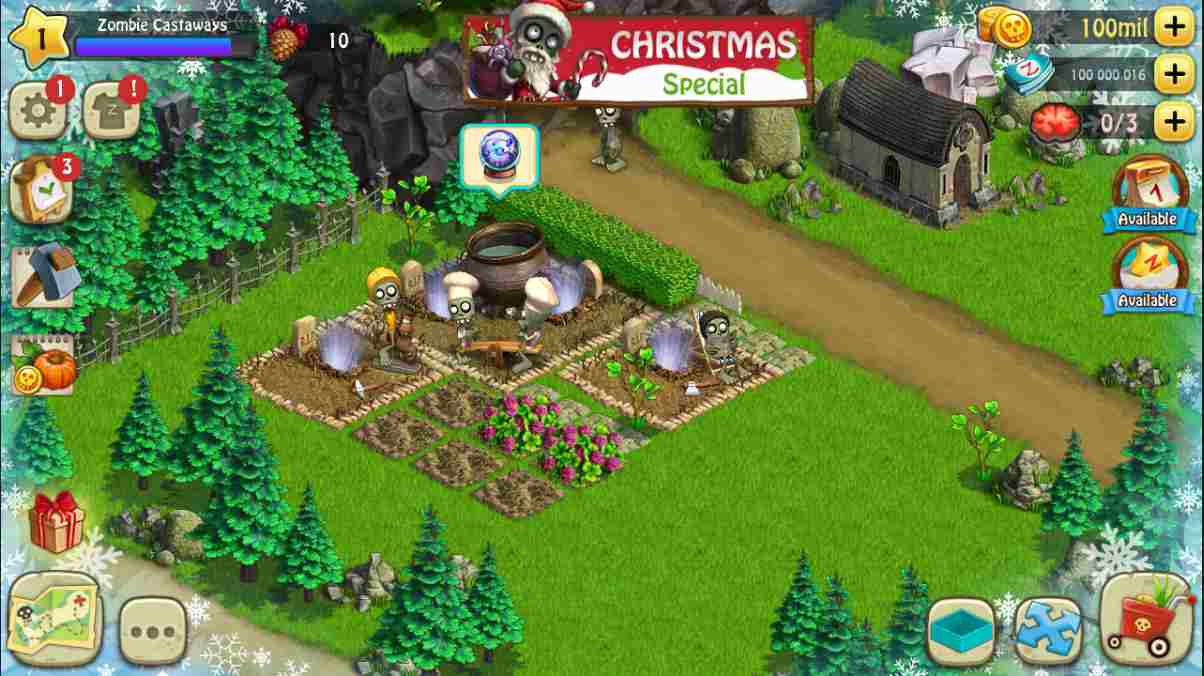Open the zombie t-shirt customization button
This screenshot has width=1204, height=676.
click(110, 112)
